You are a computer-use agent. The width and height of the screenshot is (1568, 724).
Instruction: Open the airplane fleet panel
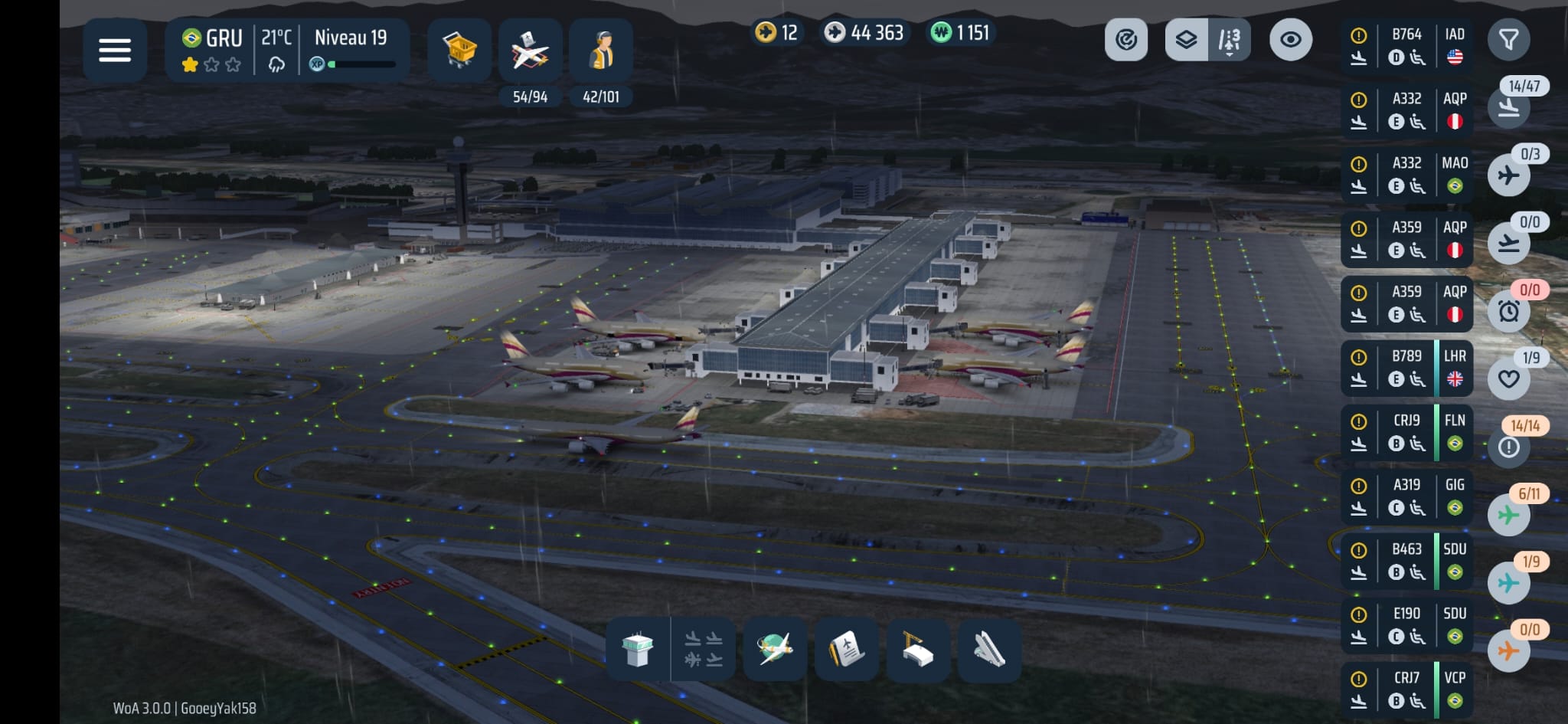tap(530, 51)
